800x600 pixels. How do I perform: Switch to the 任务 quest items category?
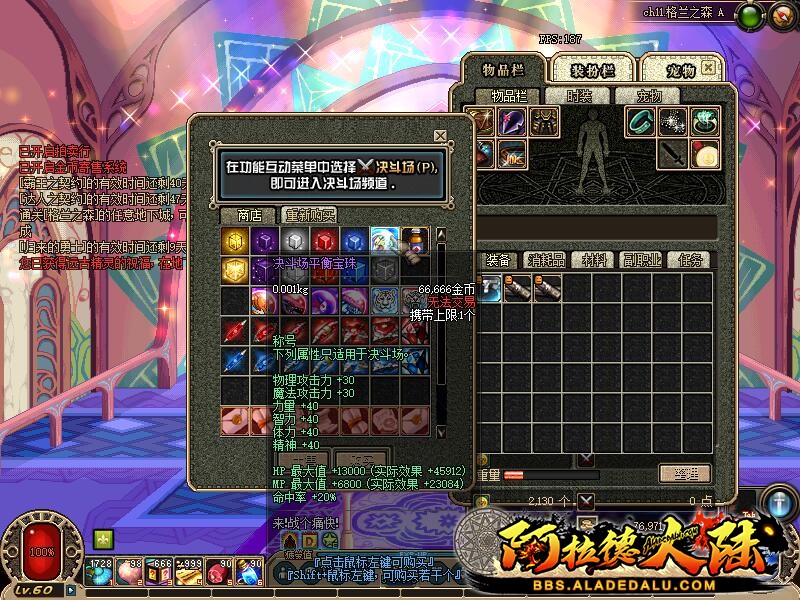pyautogui.click(x=690, y=260)
